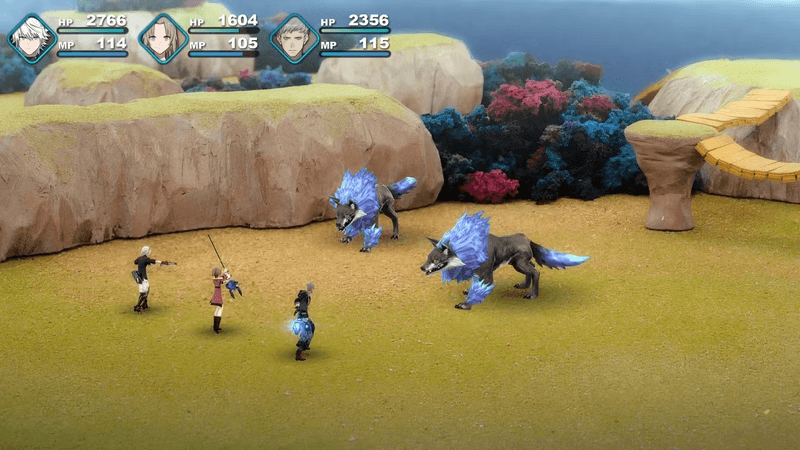Select the white-haired party member portrait
This screenshot has width=800, height=450.
tap(32, 38)
